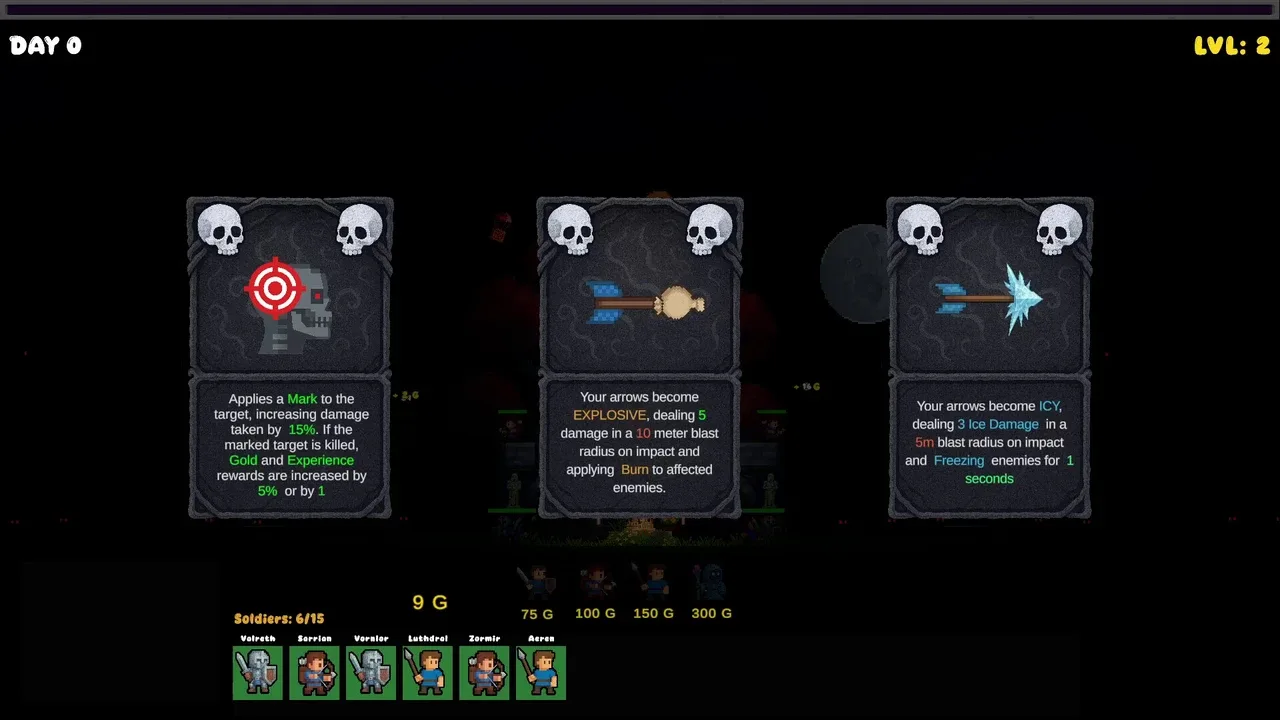Buy the 100 G archer unit

click(595, 582)
